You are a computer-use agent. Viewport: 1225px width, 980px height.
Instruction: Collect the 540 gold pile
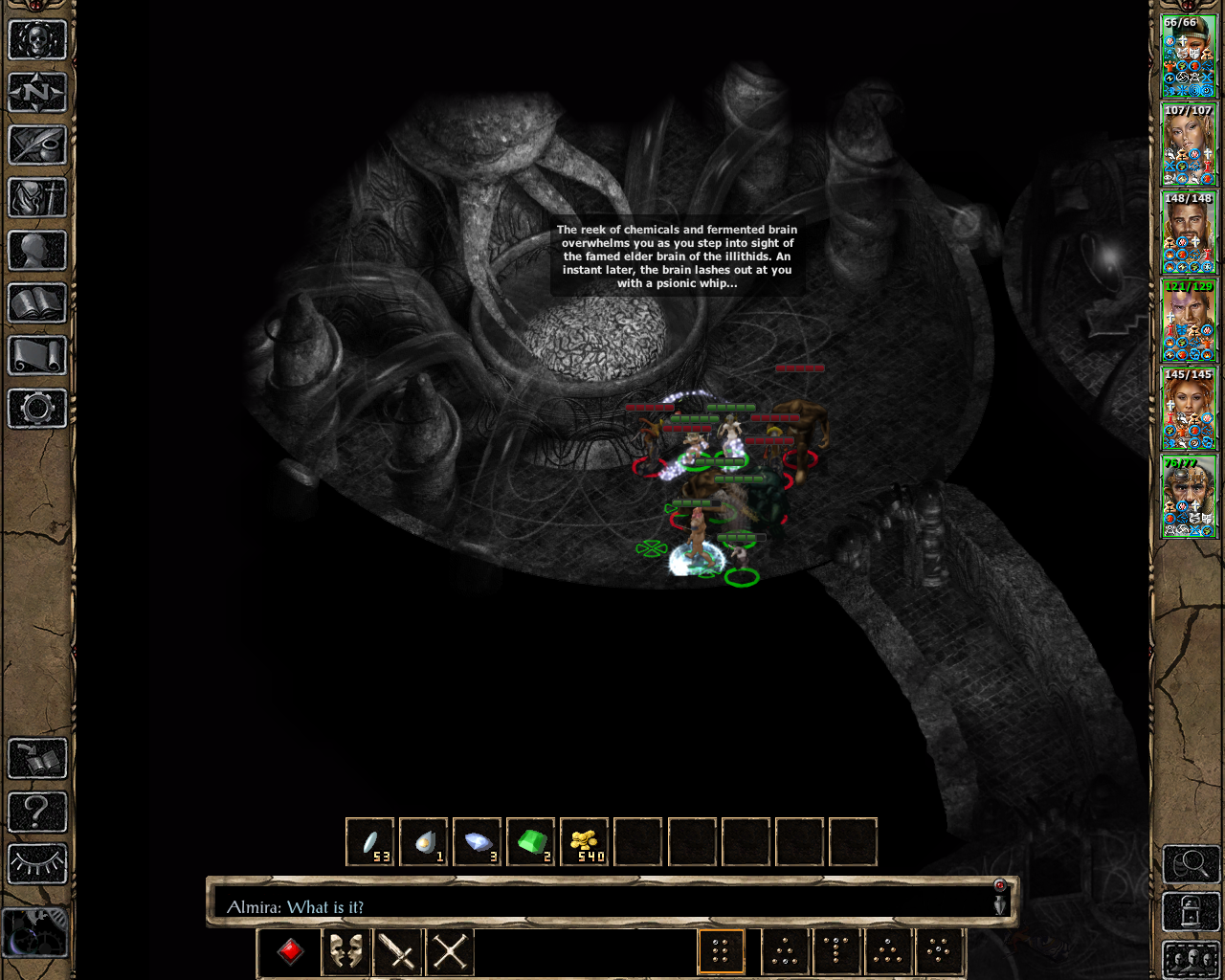(585, 842)
